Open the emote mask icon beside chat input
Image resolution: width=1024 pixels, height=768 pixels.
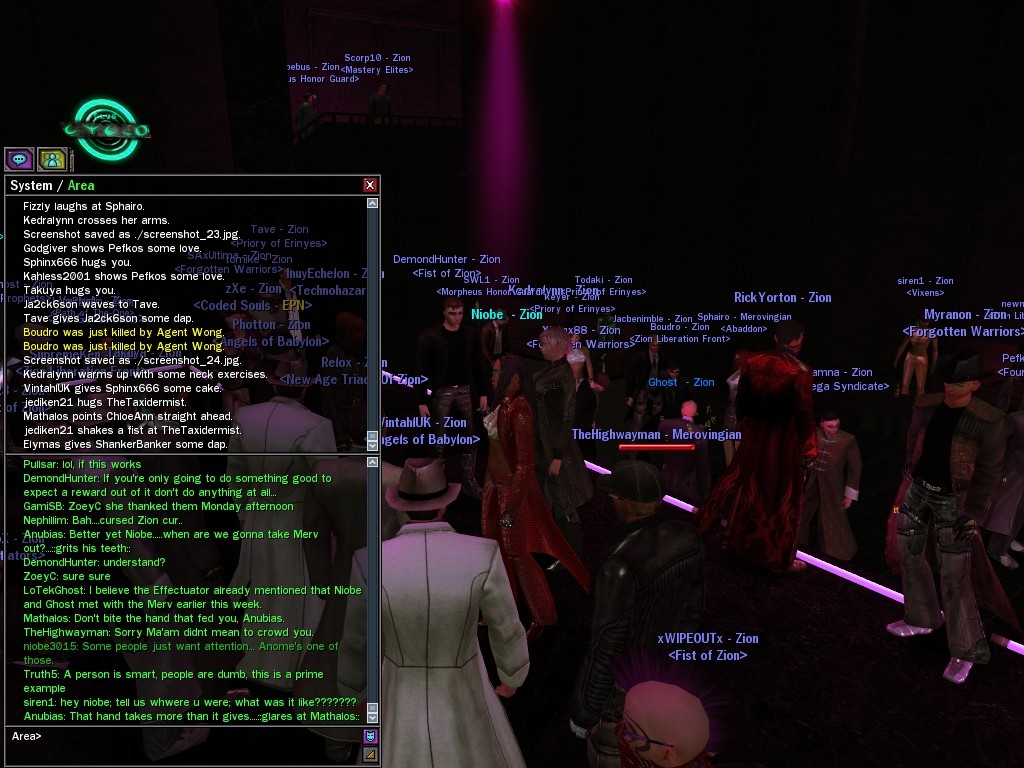[370, 736]
